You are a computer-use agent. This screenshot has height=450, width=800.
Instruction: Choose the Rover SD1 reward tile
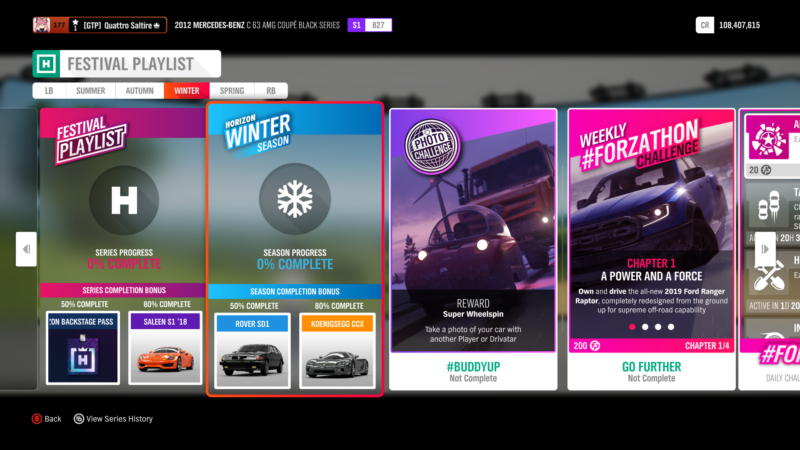coord(254,351)
